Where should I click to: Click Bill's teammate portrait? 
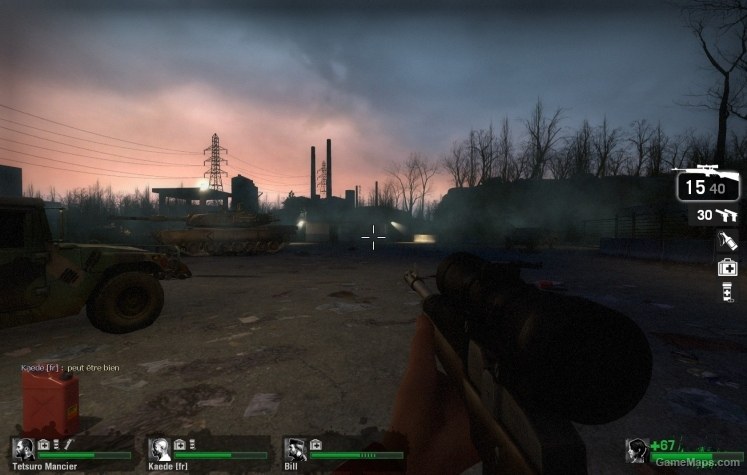[296, 450]
